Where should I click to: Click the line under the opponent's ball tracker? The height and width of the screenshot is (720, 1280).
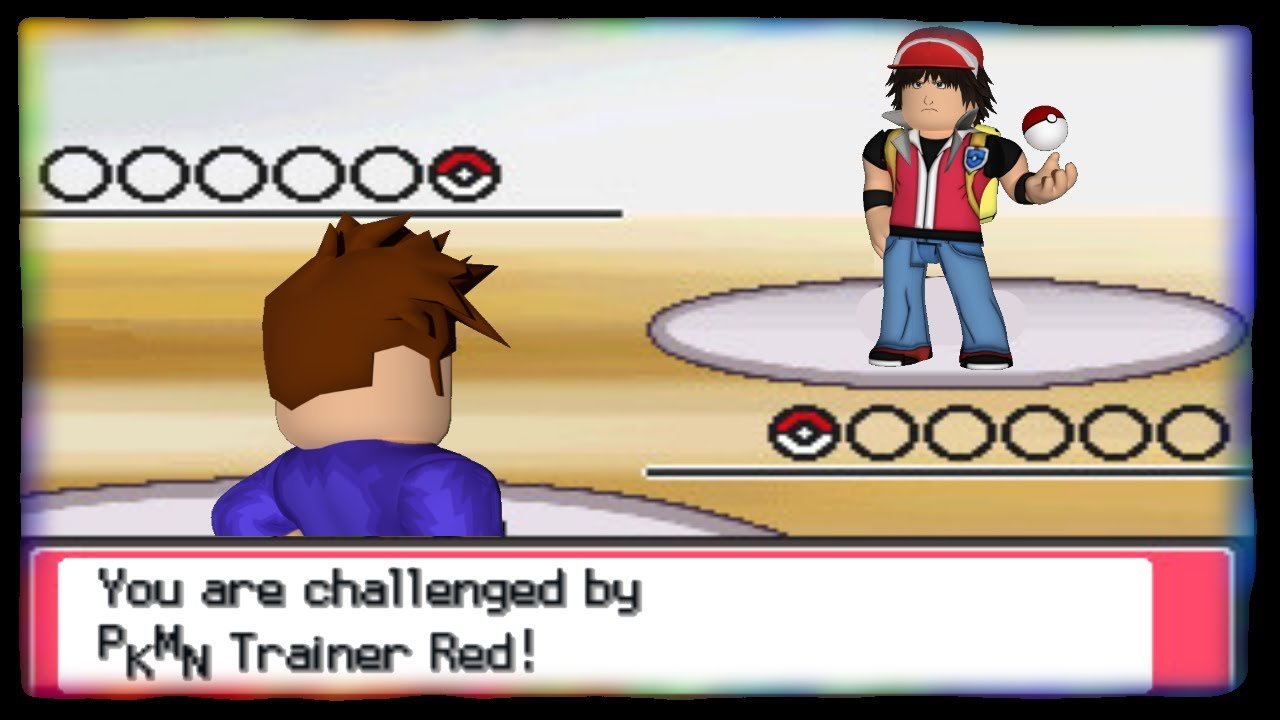330,212
